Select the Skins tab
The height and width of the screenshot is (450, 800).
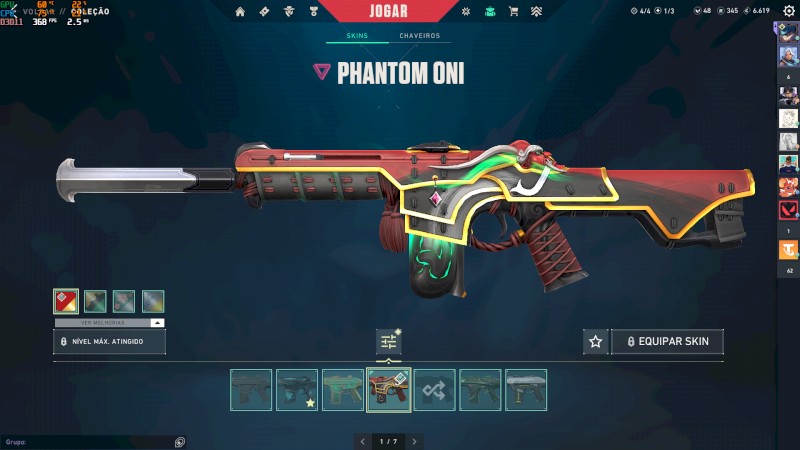tap(357, 36)
